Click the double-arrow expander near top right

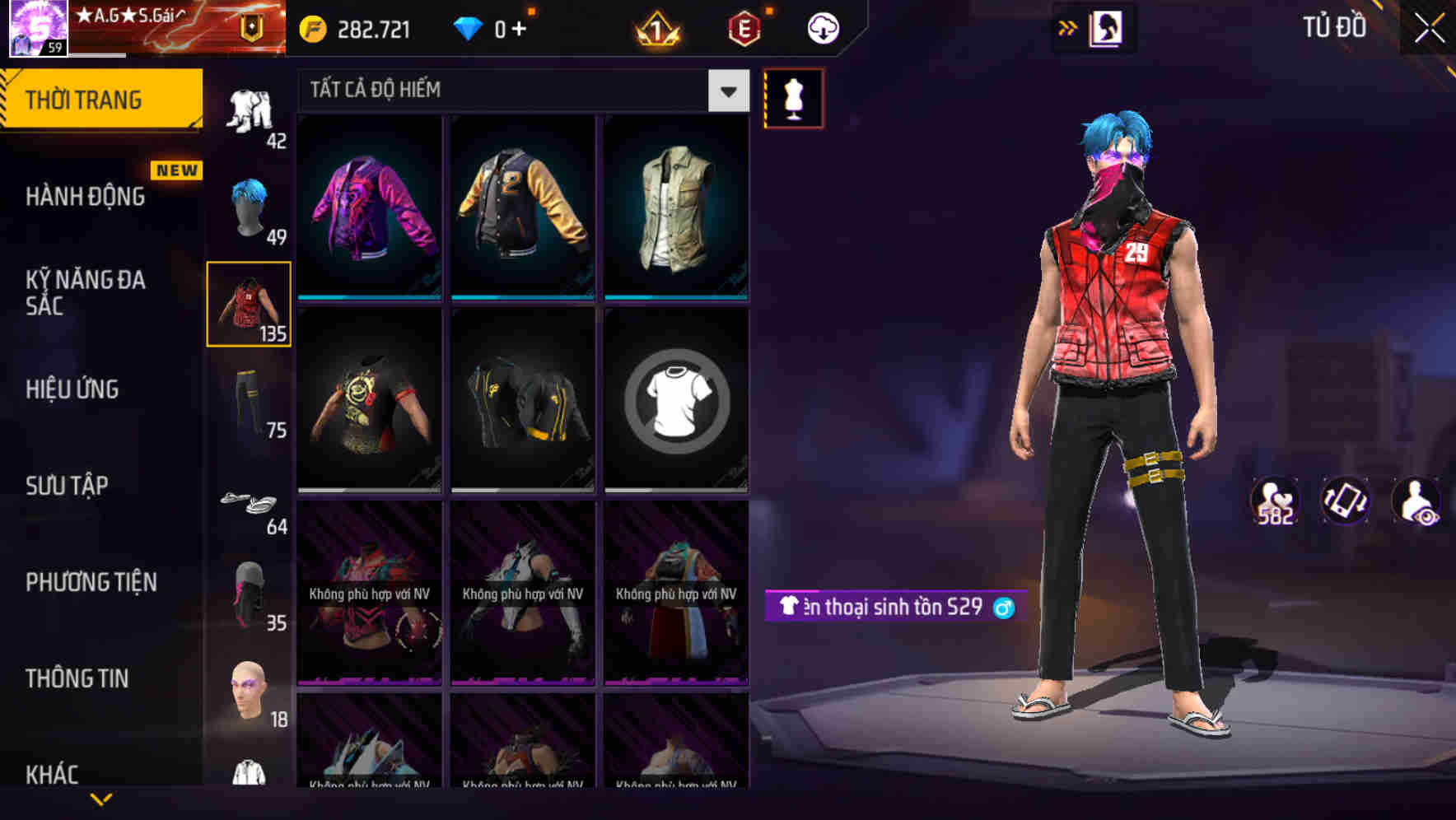click(x=1068, y=27)
